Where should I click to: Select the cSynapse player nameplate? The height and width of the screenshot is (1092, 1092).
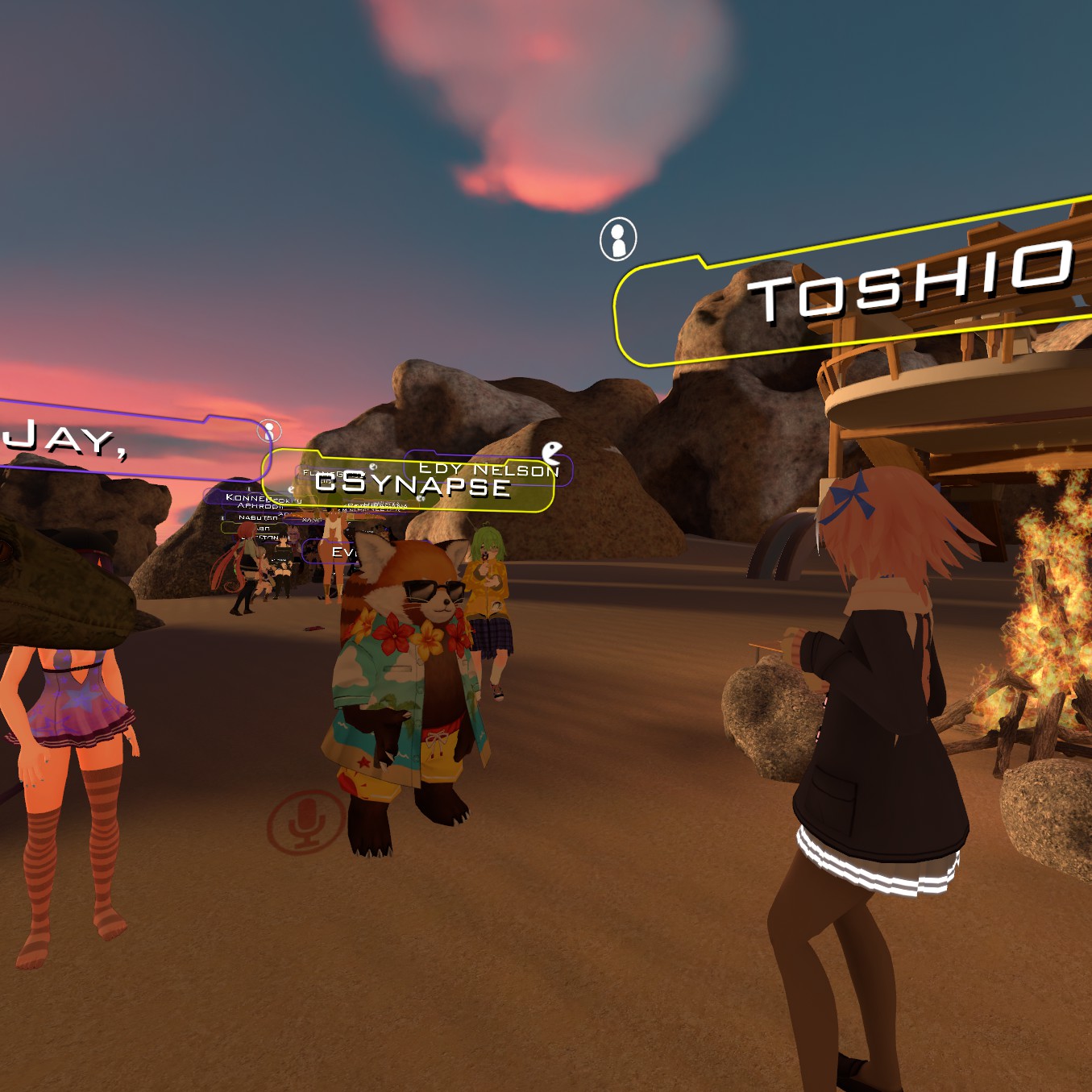click(x=411, y=484)
